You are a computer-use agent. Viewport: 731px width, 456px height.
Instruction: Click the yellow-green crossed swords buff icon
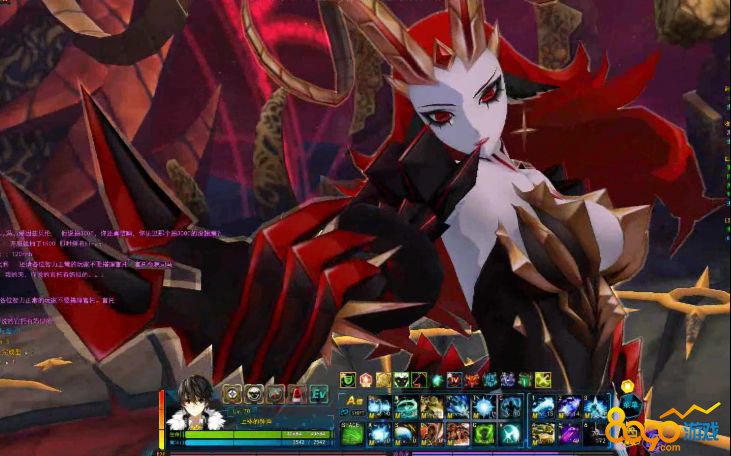[x=542, y=380]
